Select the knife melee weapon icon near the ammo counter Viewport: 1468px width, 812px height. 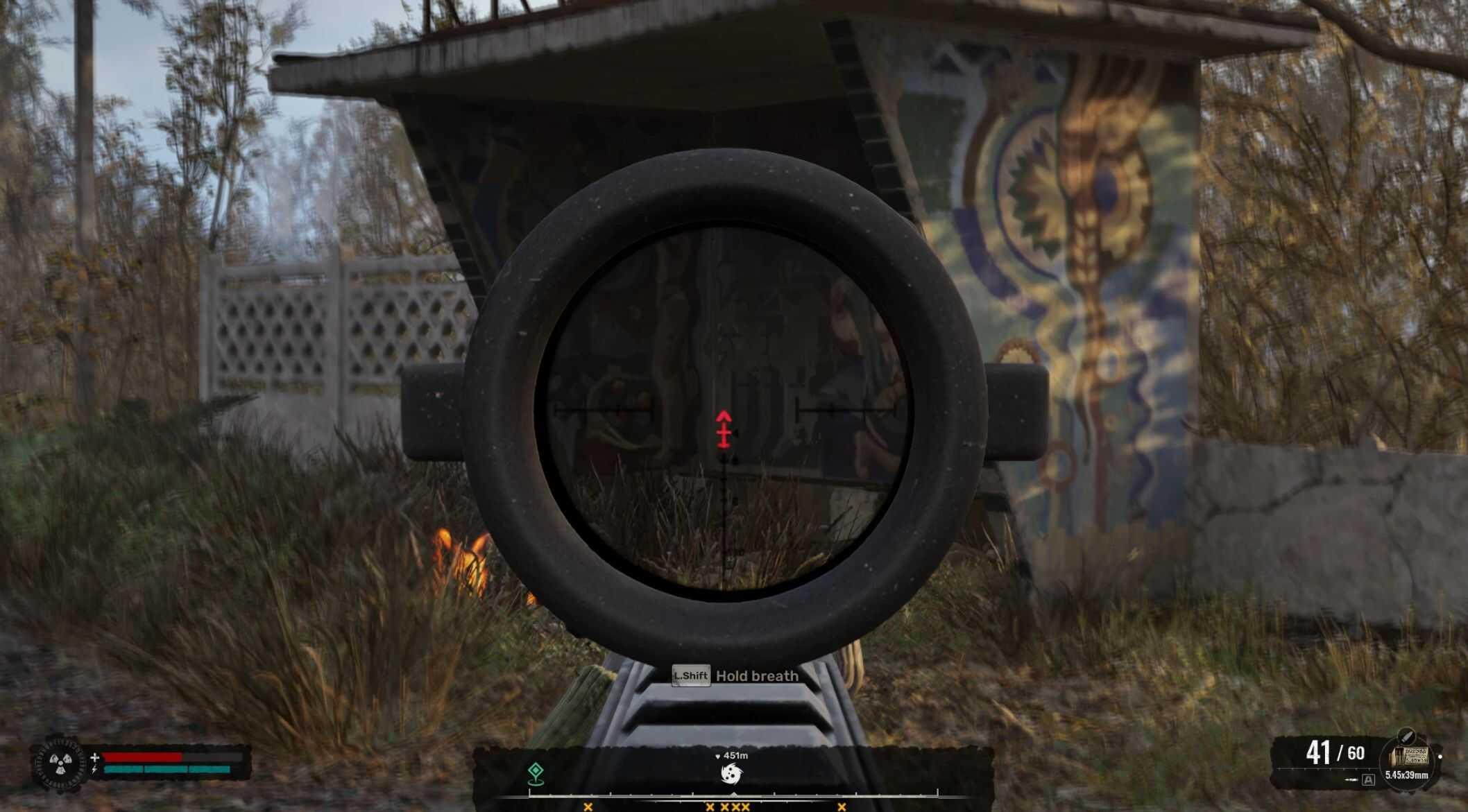point(1406,736)
